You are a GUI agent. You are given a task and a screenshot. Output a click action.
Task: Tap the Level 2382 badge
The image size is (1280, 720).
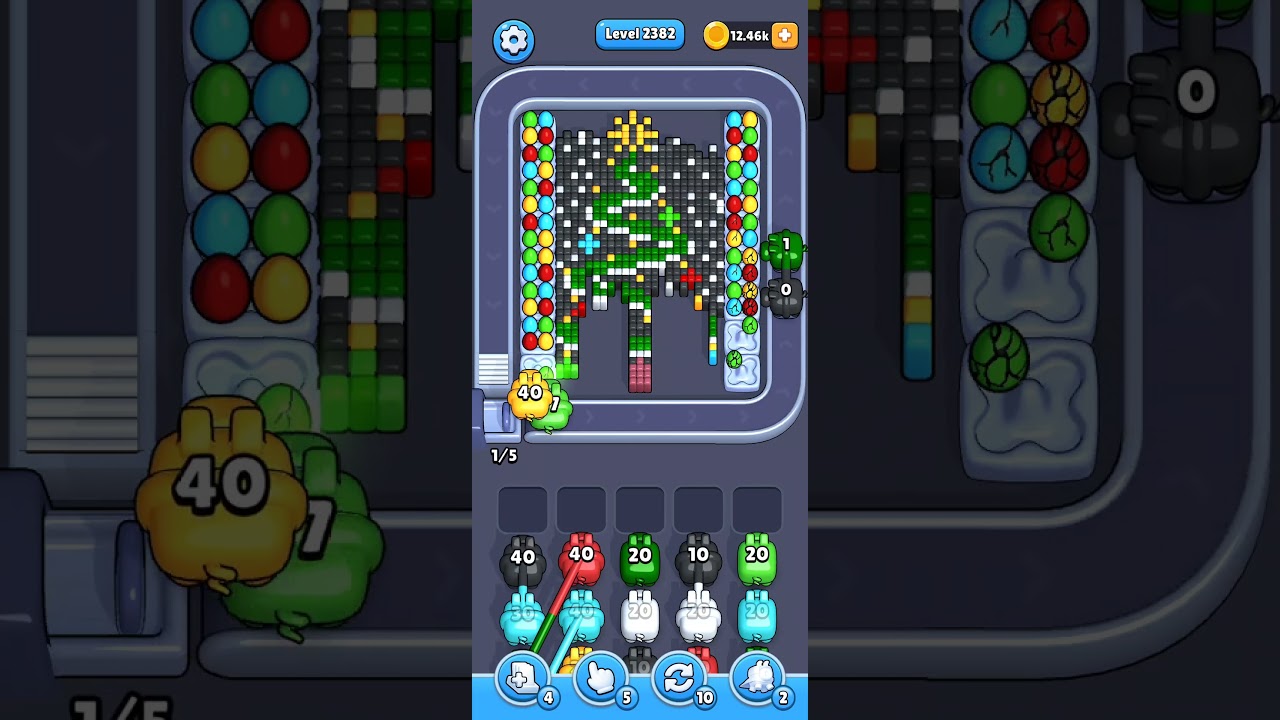pyautogui.click(x=640, y=33)
